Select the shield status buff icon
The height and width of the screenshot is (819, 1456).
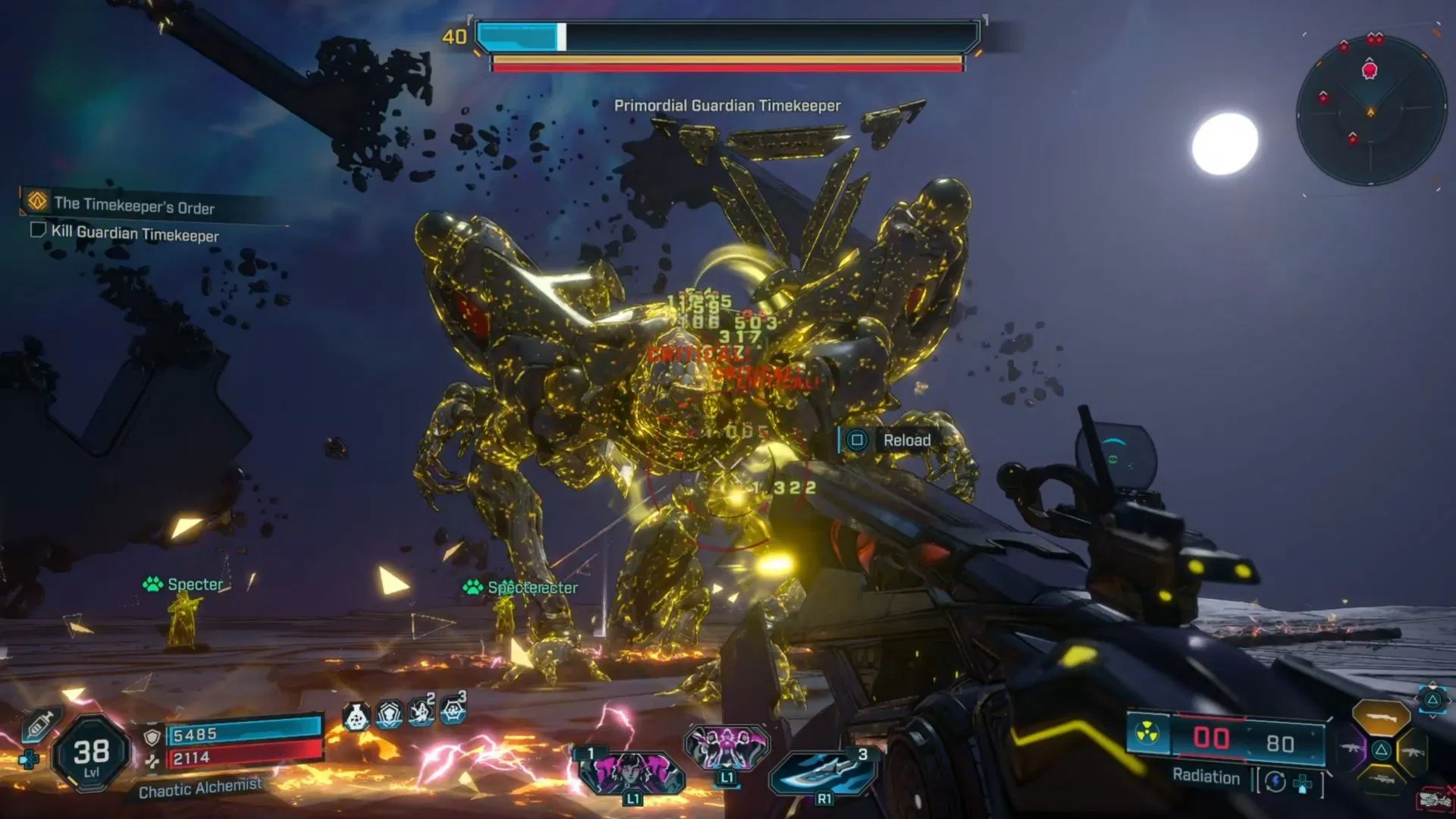coord(389,714)
